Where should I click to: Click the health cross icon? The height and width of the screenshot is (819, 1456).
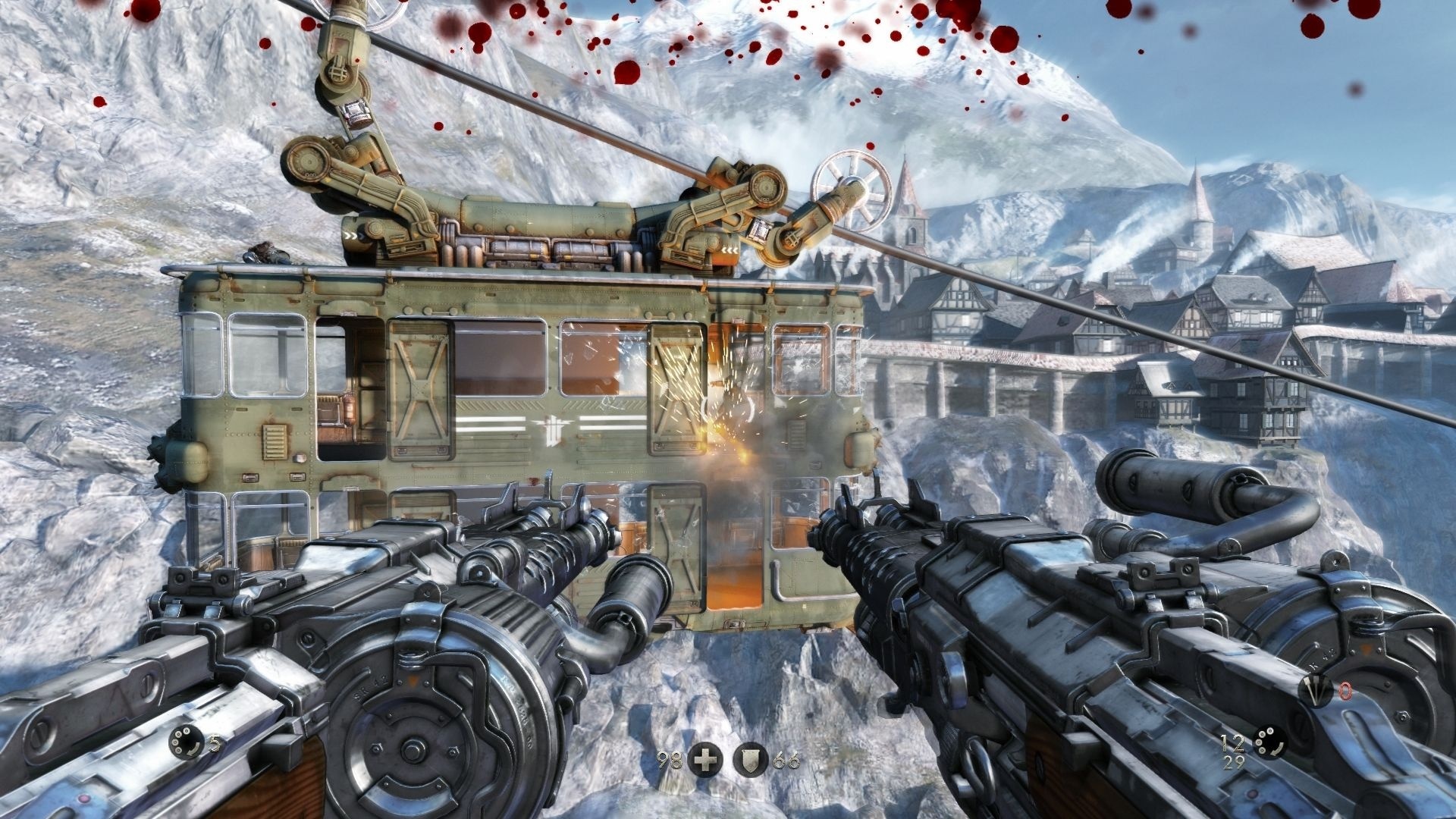704,761
